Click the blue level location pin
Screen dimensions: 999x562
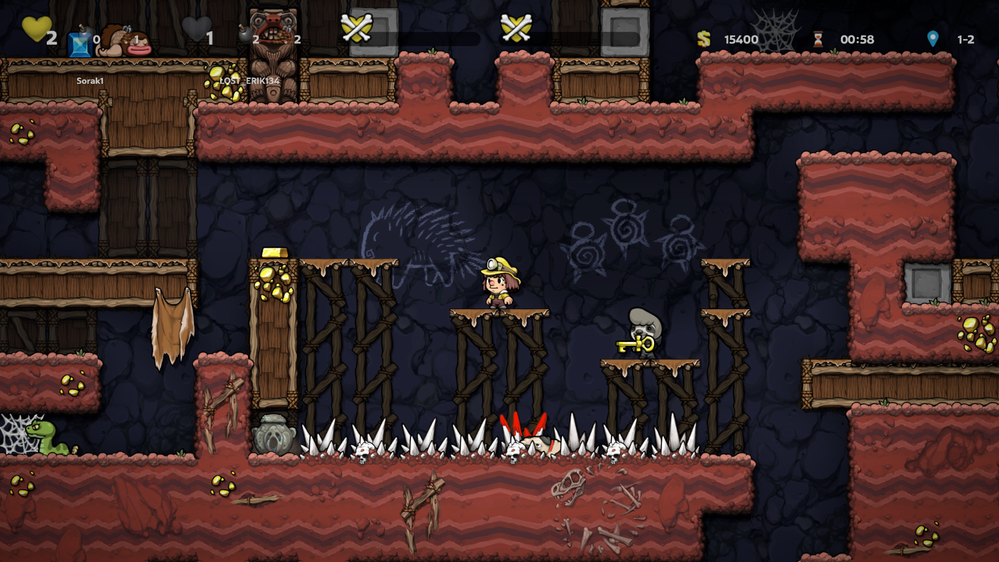[x=932, y=39]
